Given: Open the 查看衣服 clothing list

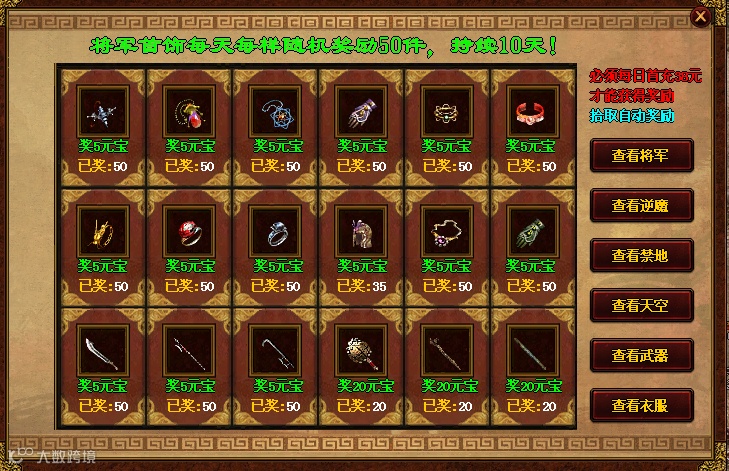Looking at the screenshot, I should 640,405.
